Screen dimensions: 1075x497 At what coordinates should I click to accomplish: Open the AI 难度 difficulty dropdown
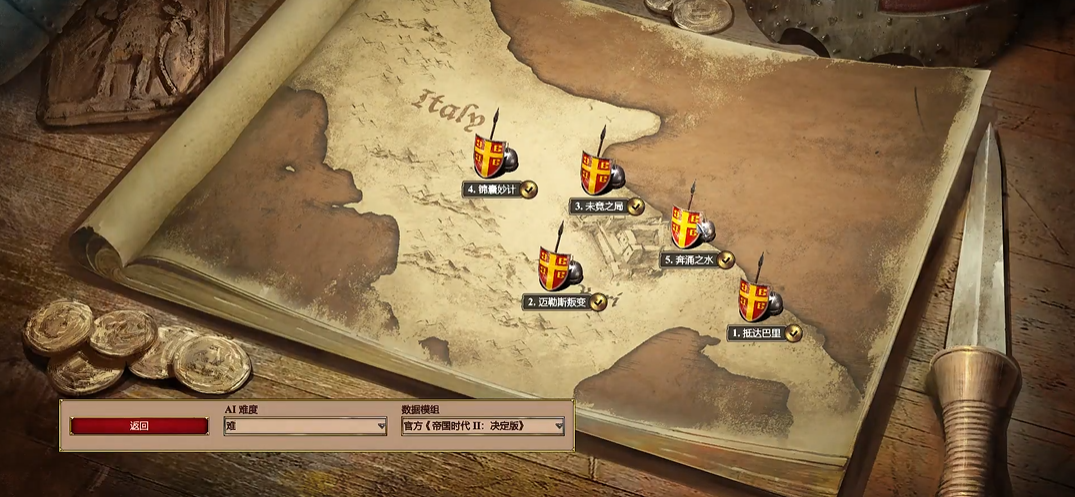[x=305, y=426]
